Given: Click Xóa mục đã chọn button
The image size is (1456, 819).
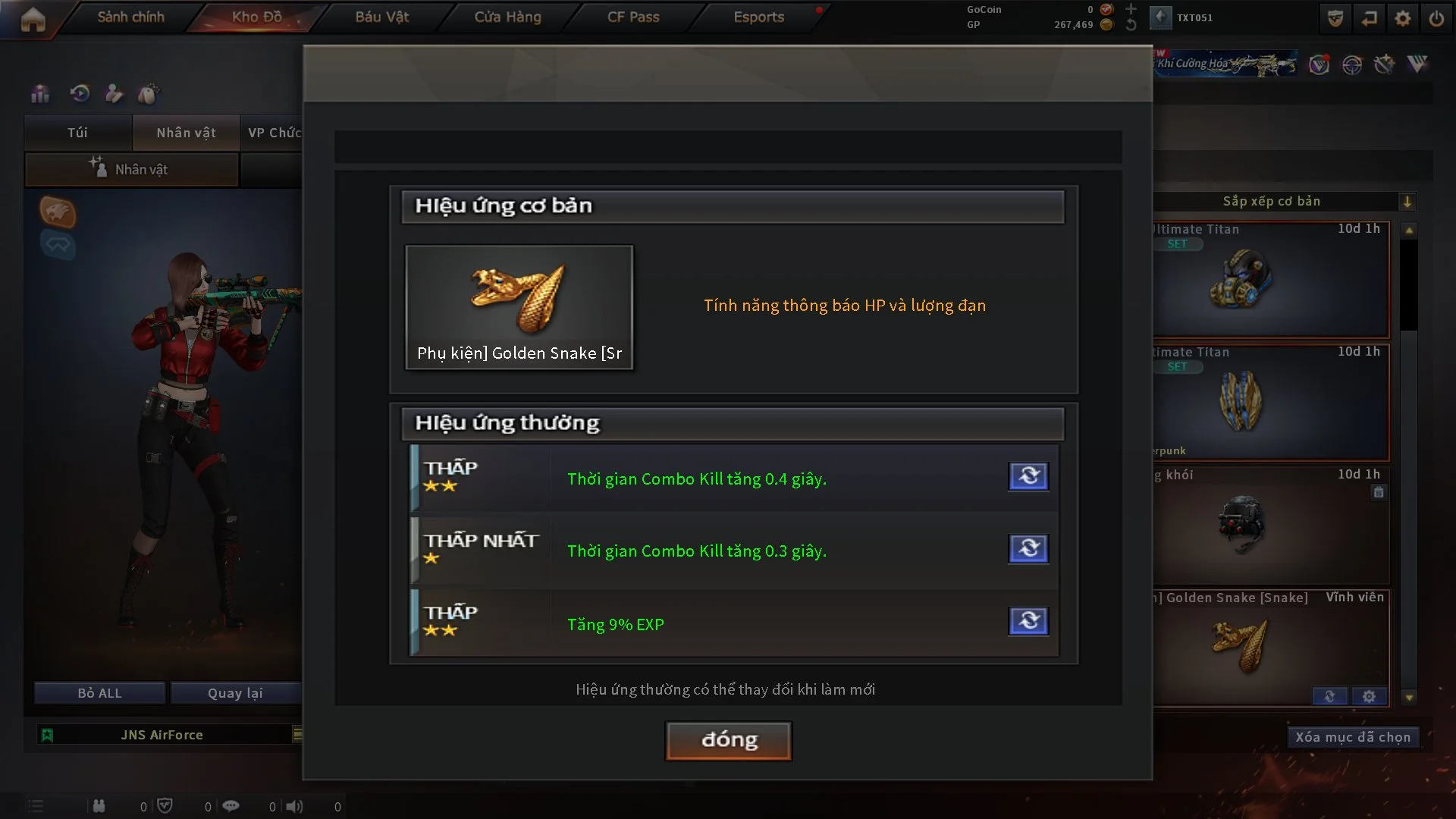Looking at the screenshot, I should click(1352, 737).
